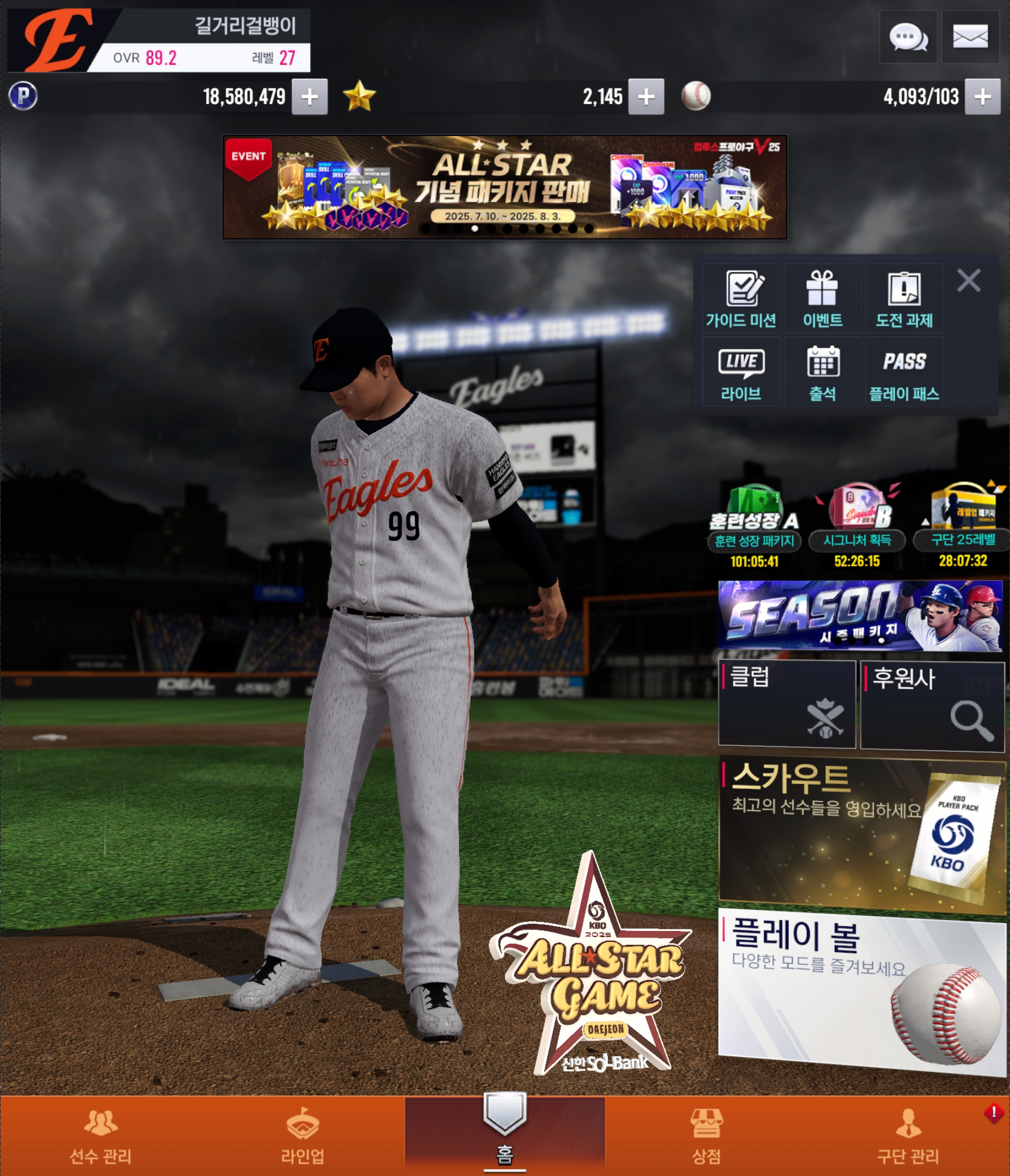Add more stars with plus button
Image resolution: width=1010 pixels, height=1176 pixels.
[x=646, y=97]
